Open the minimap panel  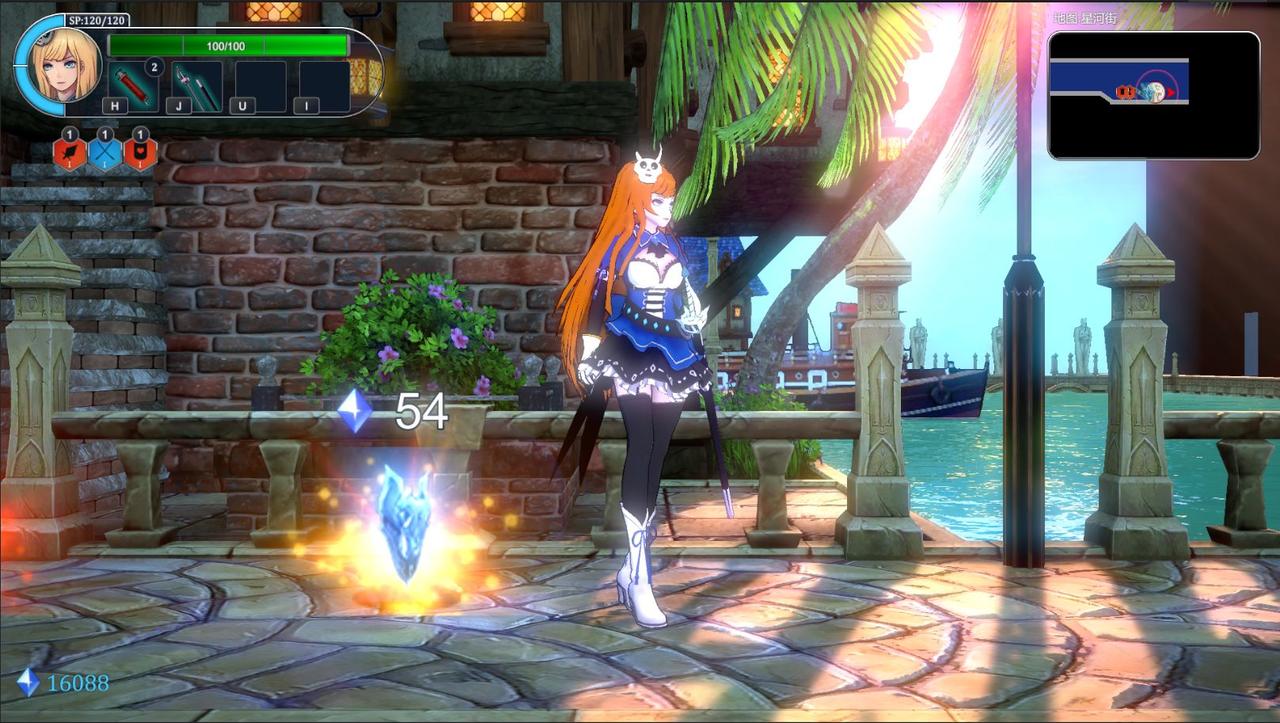1153,95
